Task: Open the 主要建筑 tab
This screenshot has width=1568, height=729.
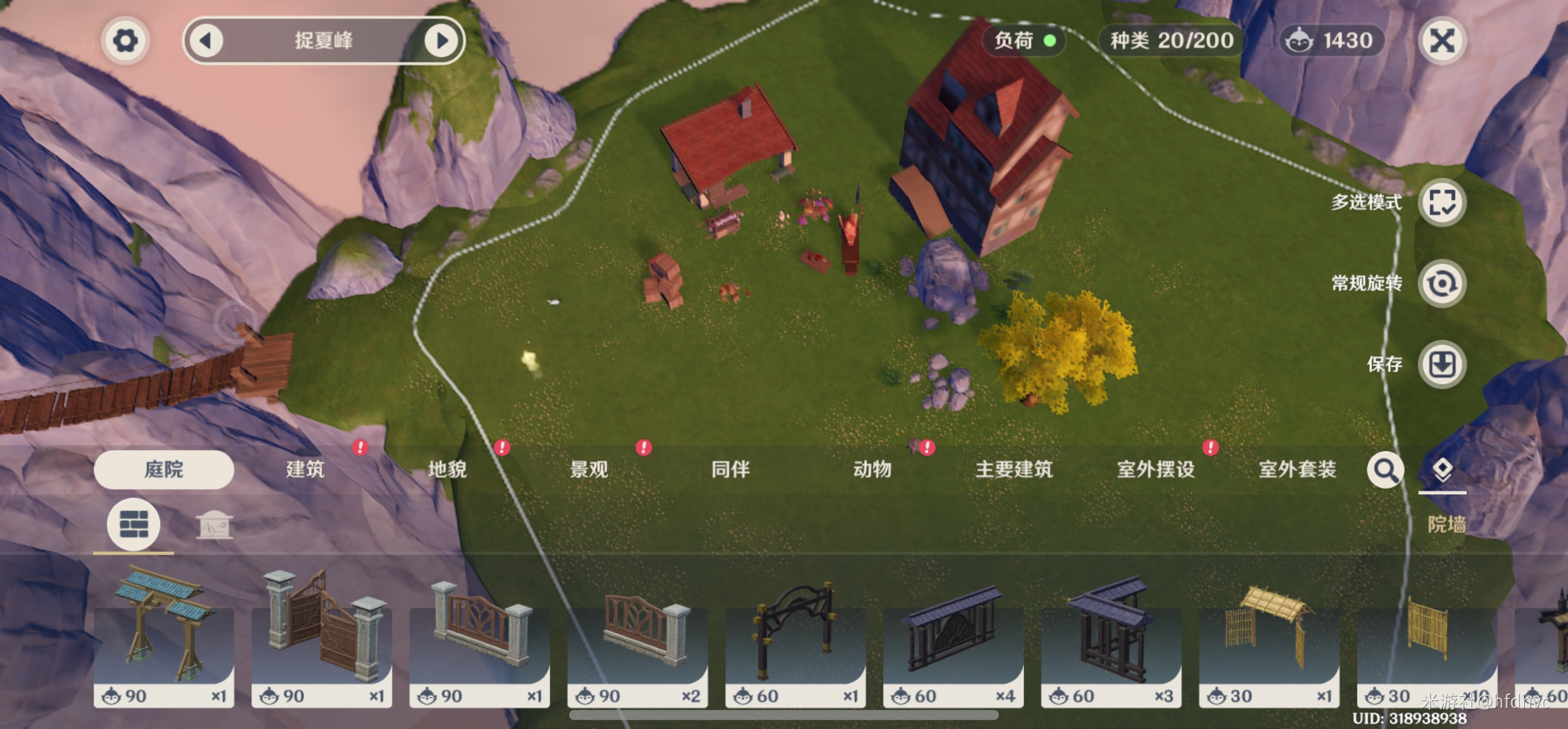Action: 1014,470
